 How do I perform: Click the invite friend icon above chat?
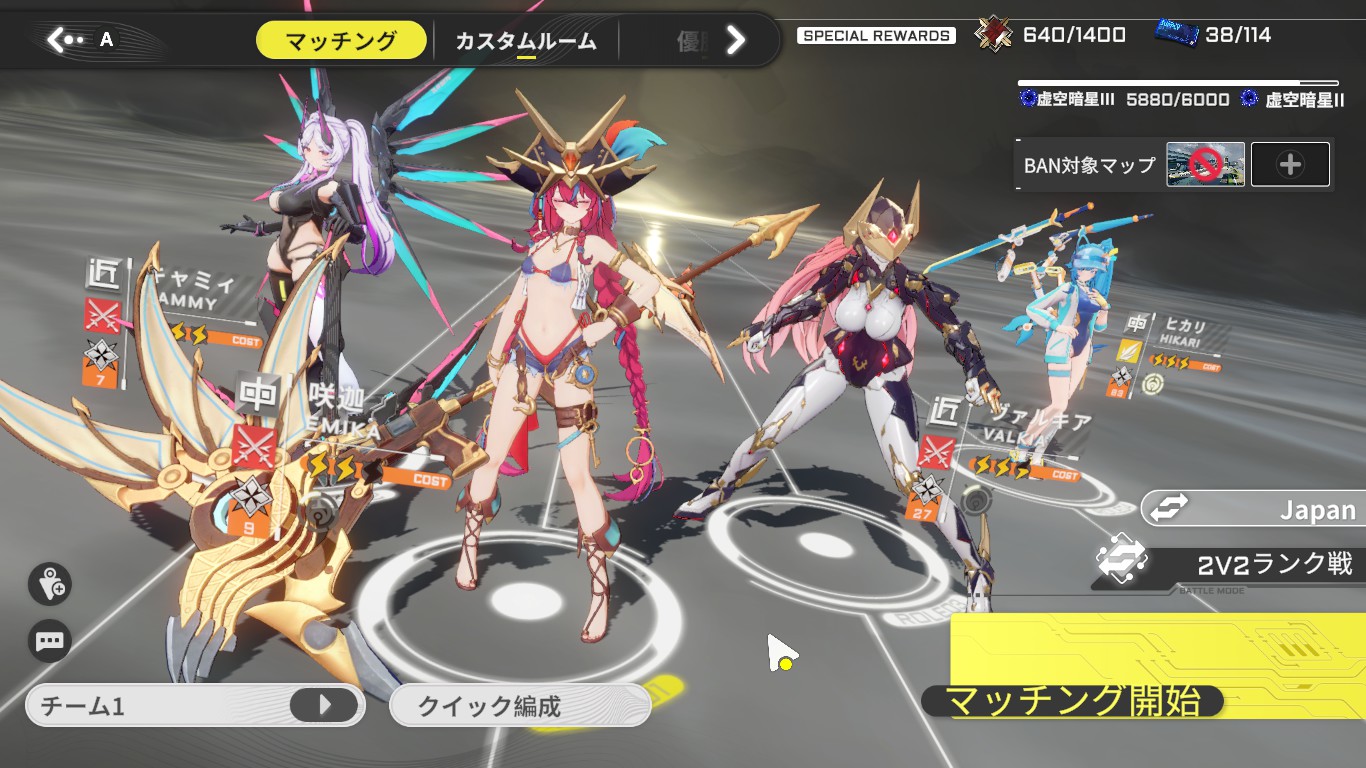[49, 584]
